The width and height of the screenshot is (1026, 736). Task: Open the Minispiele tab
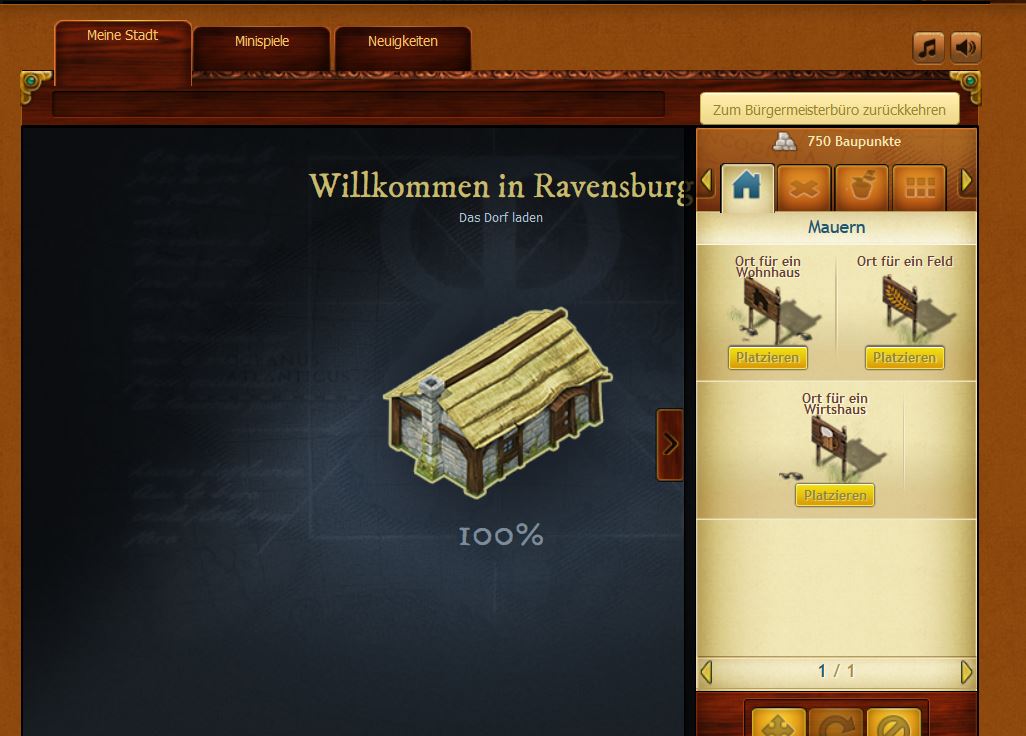pyautogui.click(x=261, y=42)
